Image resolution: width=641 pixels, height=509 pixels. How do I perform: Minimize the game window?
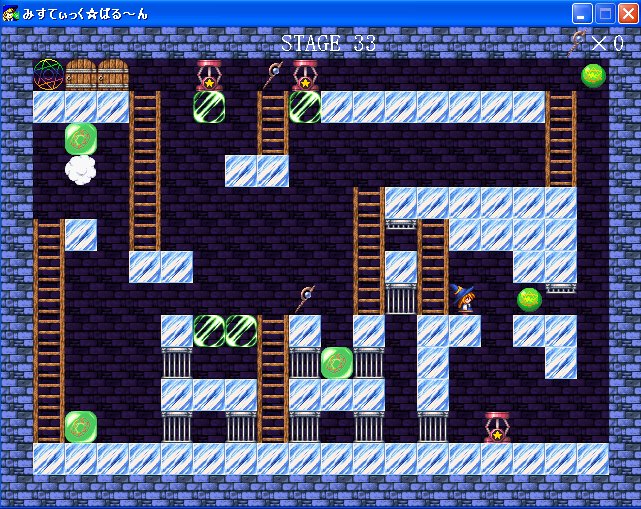point(582,13)
